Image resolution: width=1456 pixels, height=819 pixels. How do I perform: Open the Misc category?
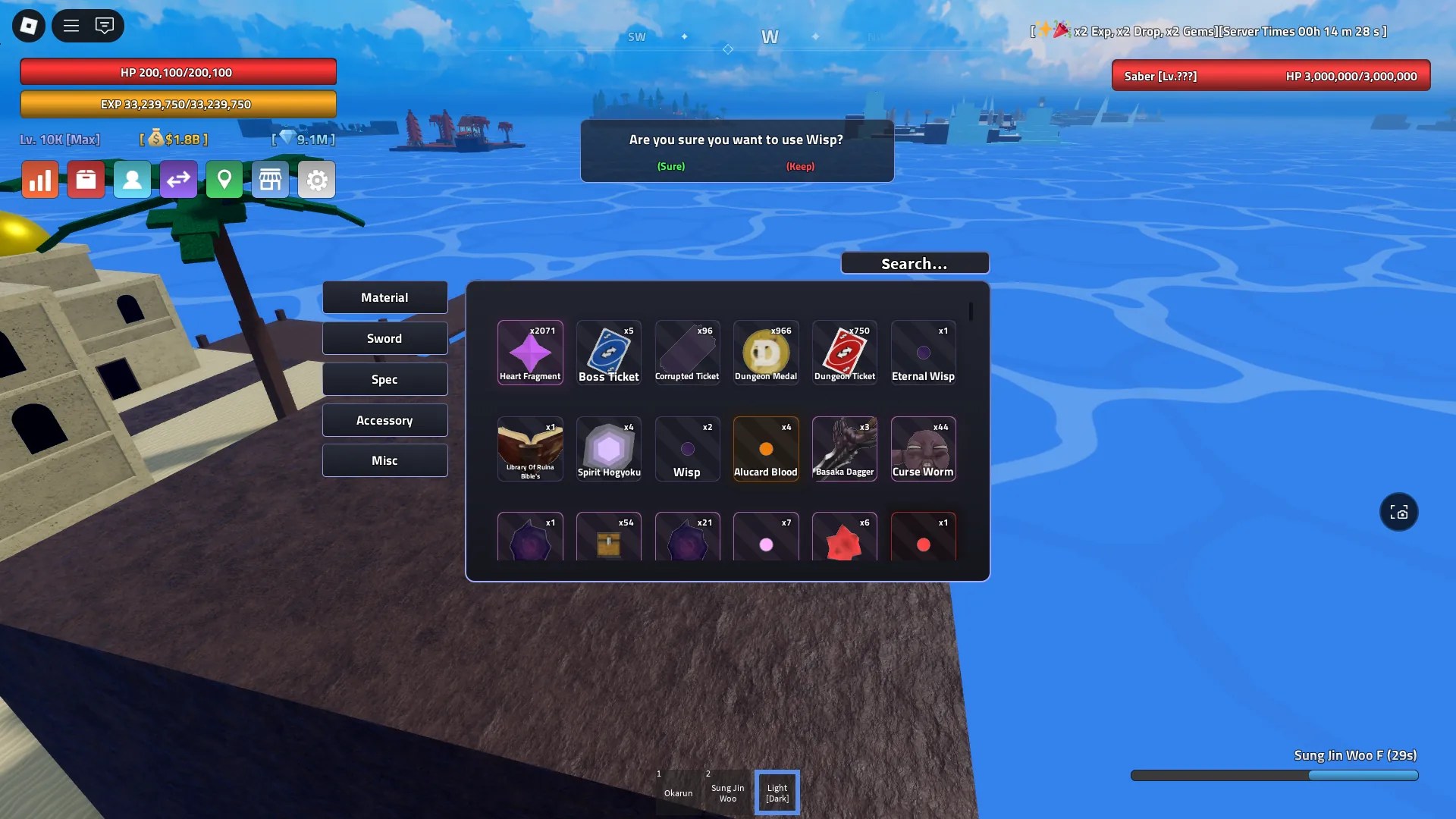(384, 460)
